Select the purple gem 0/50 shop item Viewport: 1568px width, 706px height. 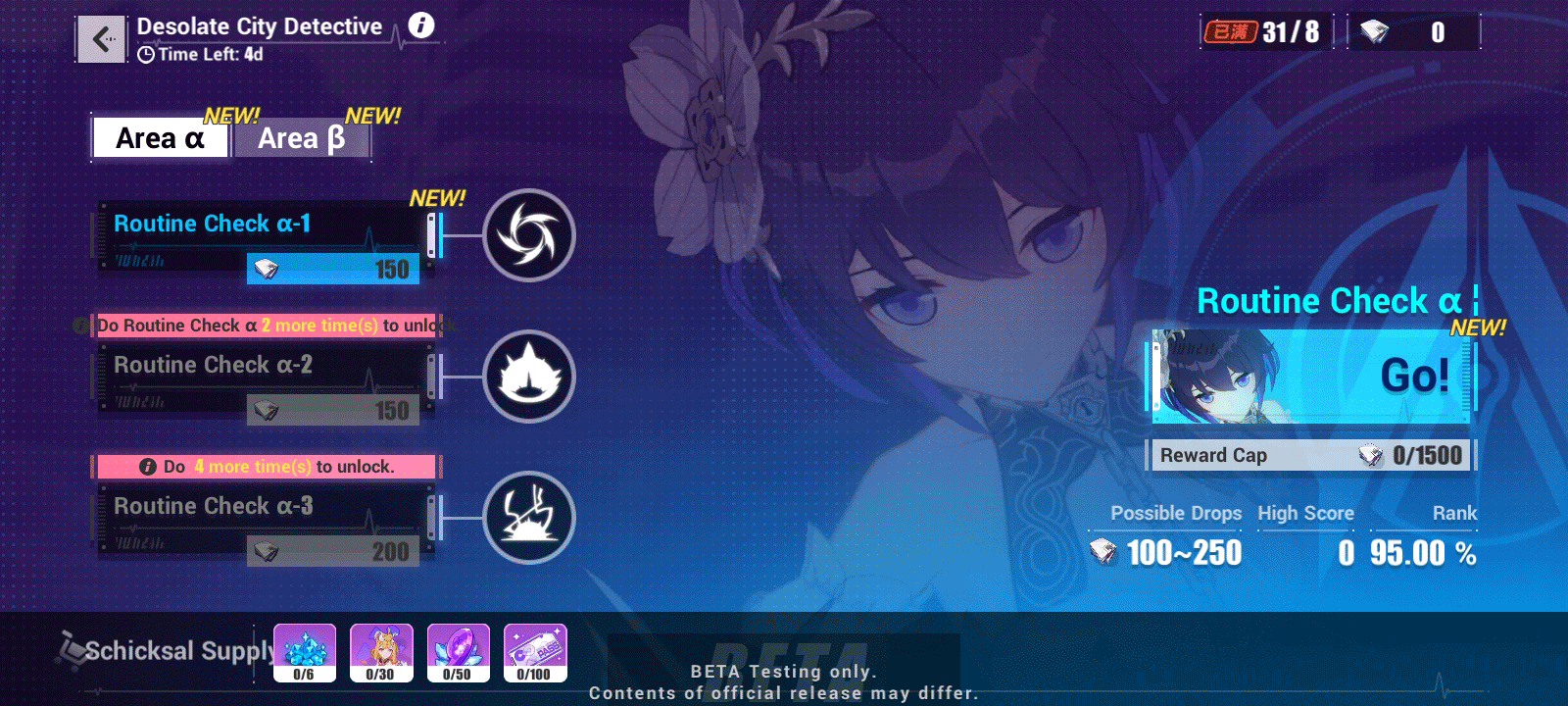pos(458,651)
